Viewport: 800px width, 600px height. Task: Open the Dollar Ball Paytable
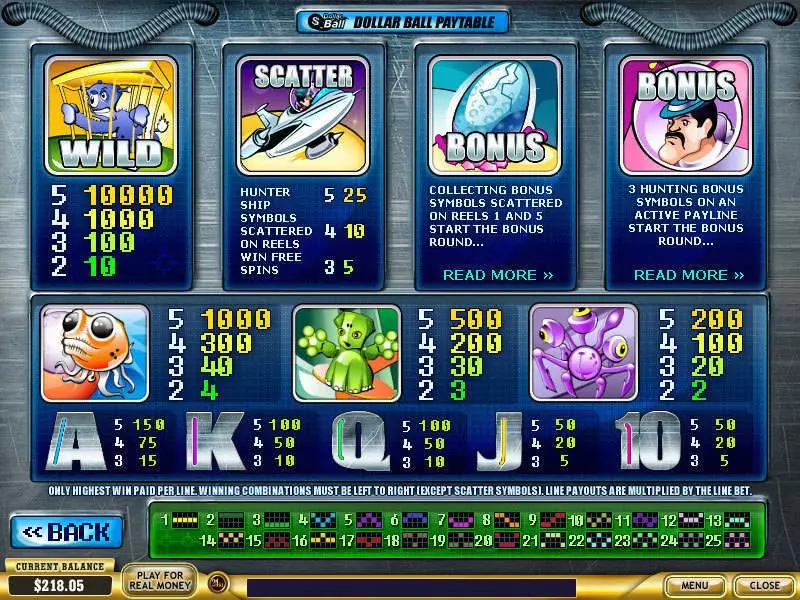pyautogui.click(x=402, y=21)
